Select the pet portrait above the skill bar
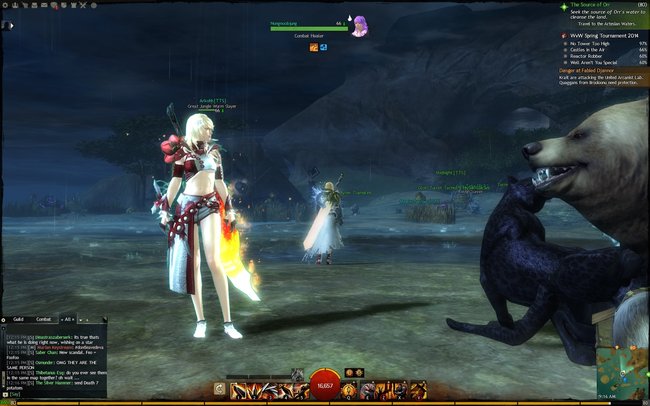Viewport: 650px width, 406px height. click(x=297, y=373)
